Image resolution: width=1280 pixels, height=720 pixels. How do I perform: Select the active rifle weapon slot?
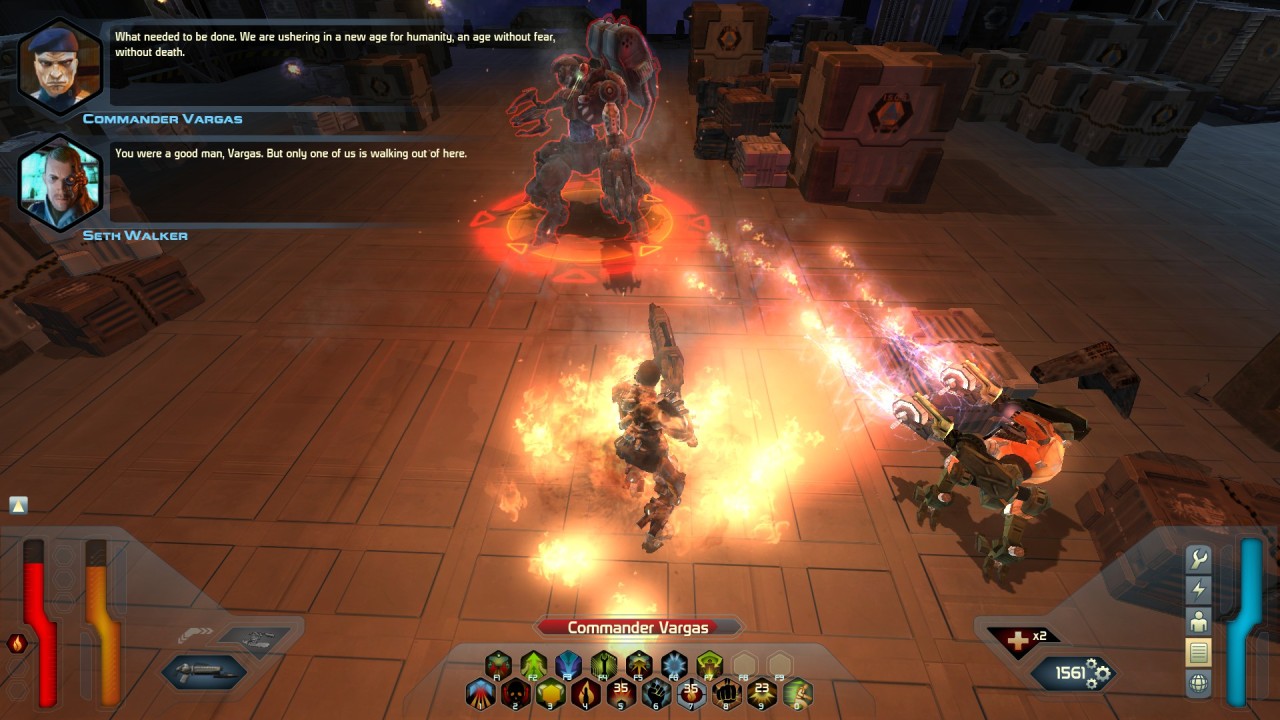pos(203,672)
